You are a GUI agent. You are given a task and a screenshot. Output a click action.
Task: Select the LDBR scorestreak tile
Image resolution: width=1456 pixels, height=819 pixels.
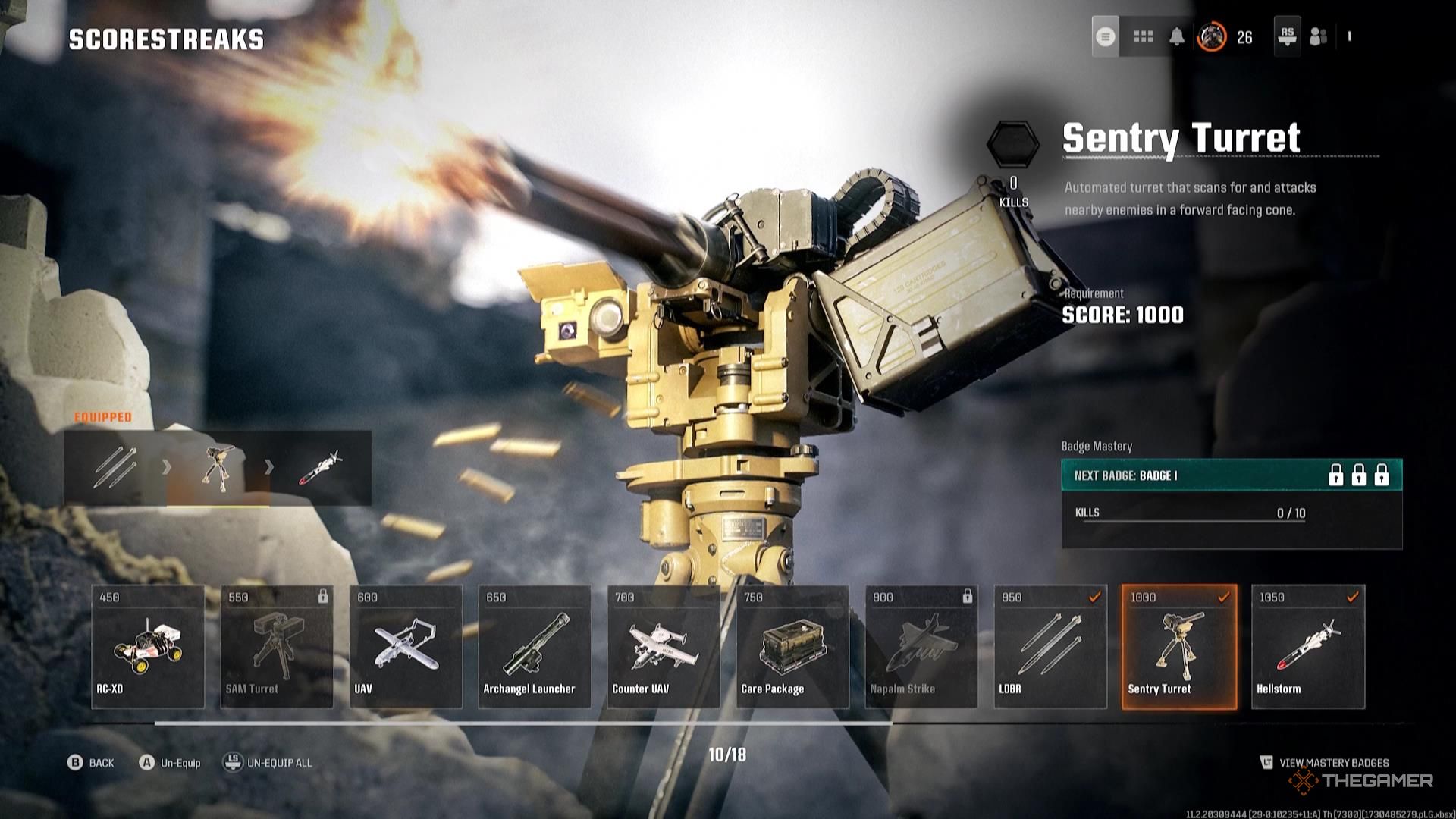[x=1050, y=646]
